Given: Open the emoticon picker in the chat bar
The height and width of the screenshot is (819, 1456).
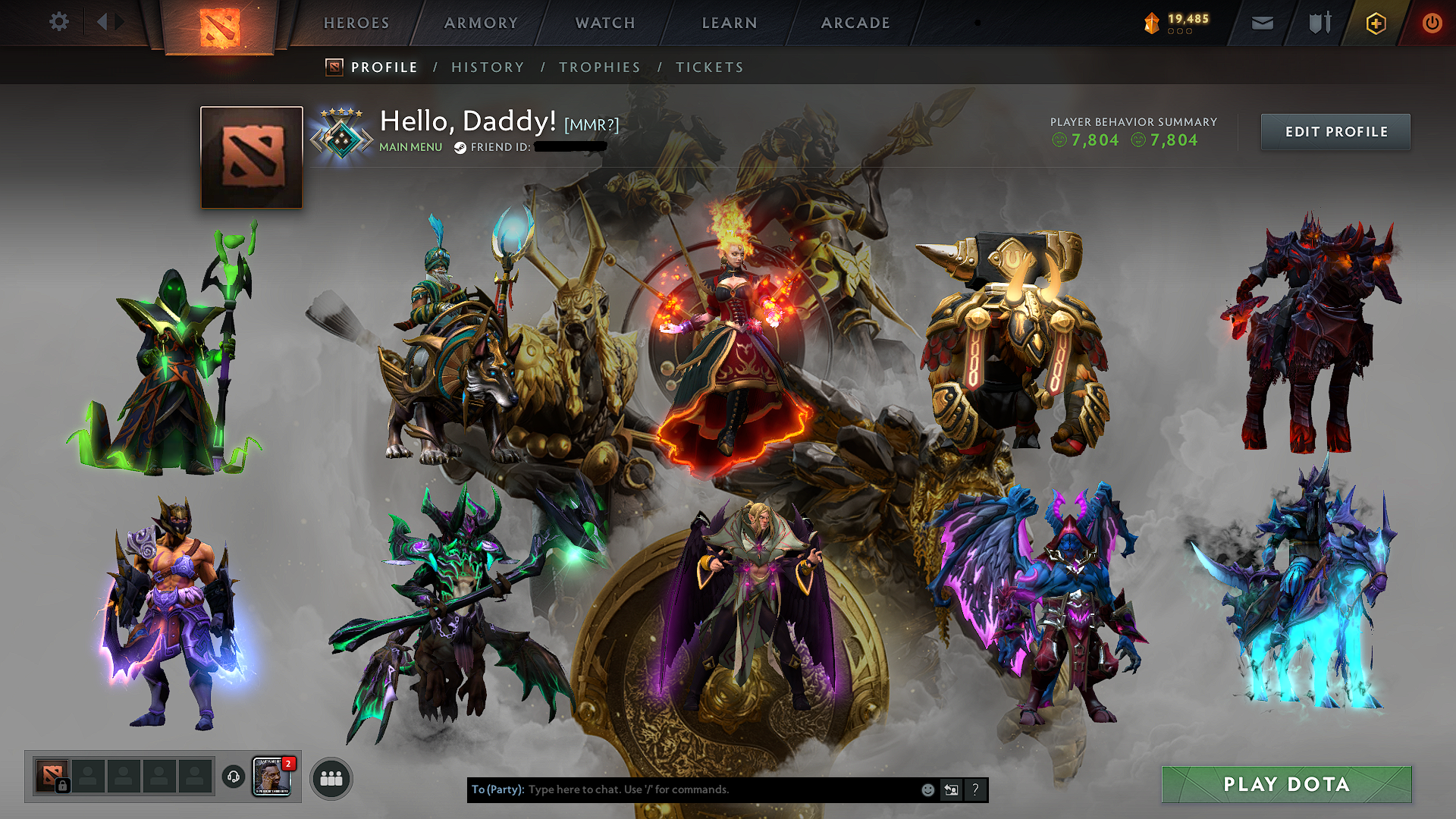Looking at the screenshot, I should (x=927, y=789).
